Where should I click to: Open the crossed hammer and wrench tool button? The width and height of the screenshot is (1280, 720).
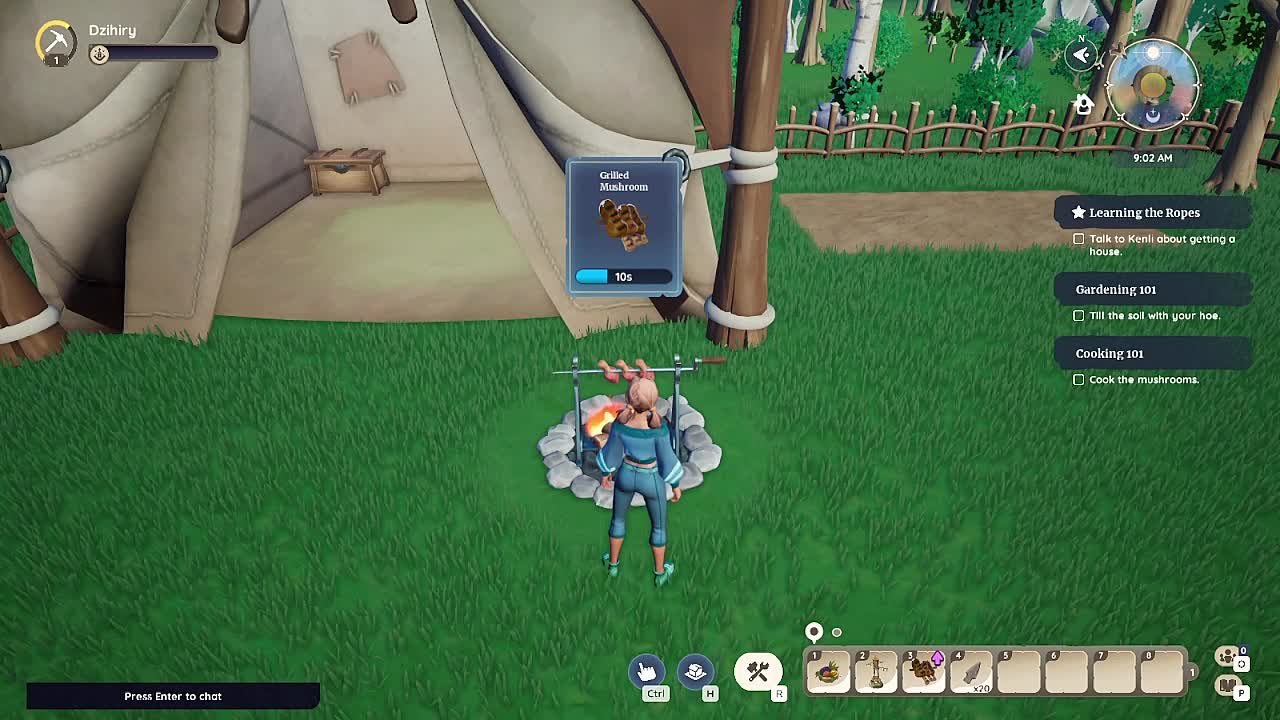757,671
